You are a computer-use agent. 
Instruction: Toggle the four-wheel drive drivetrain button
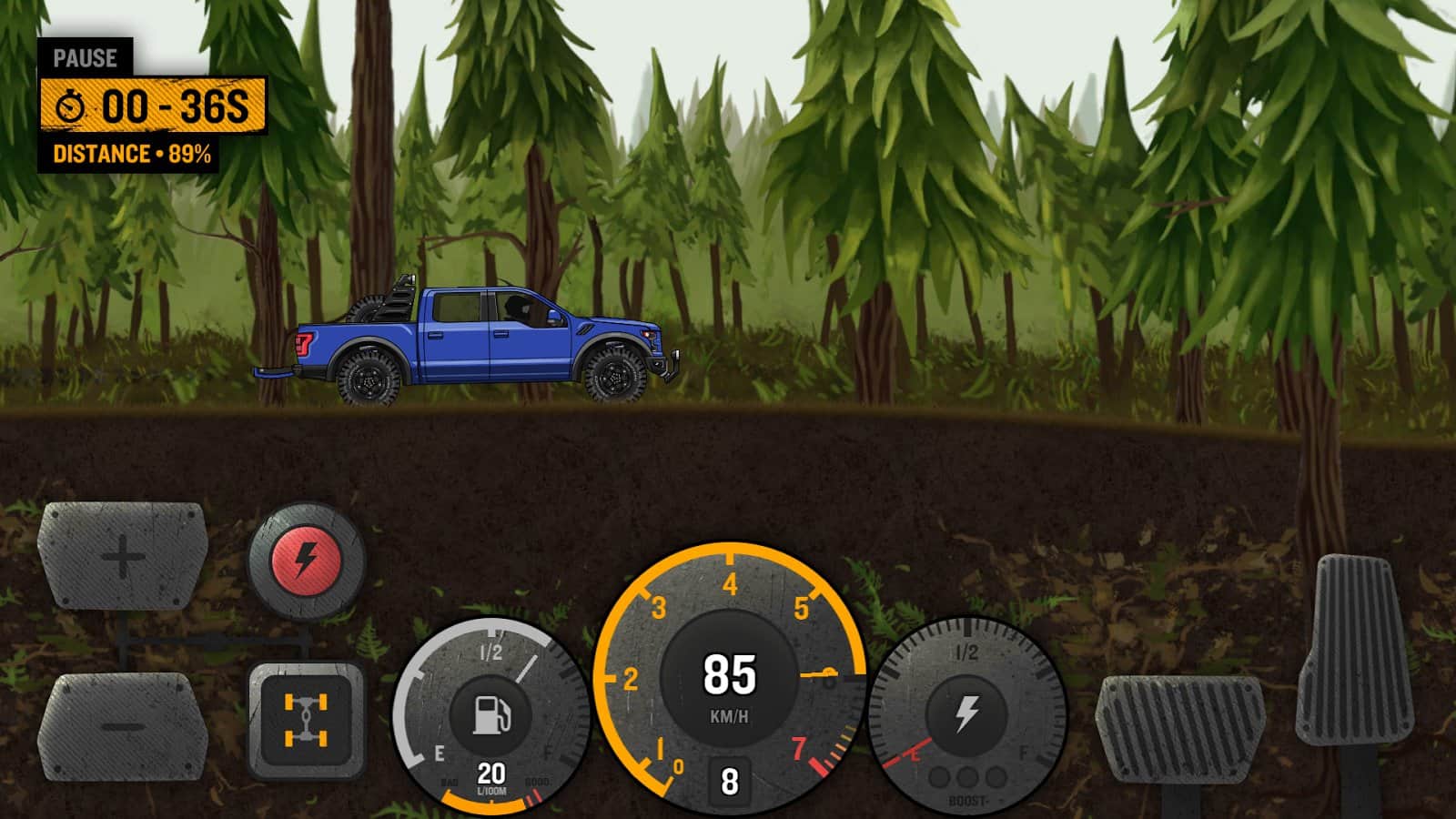tap(306, 720)
